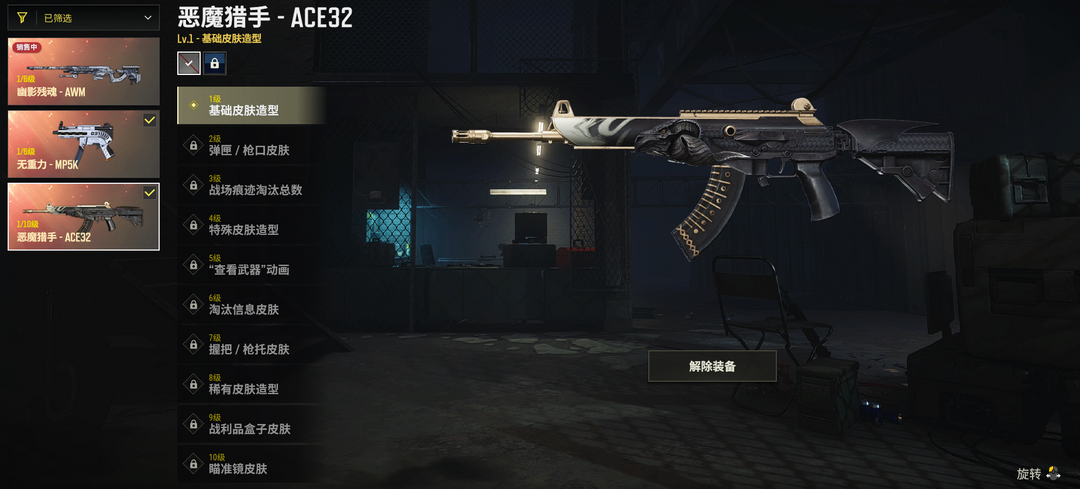The height and width of the screenshot is (489, 1080).
Task: Click the first skin variant icon under title
Action: pos(189,63)
